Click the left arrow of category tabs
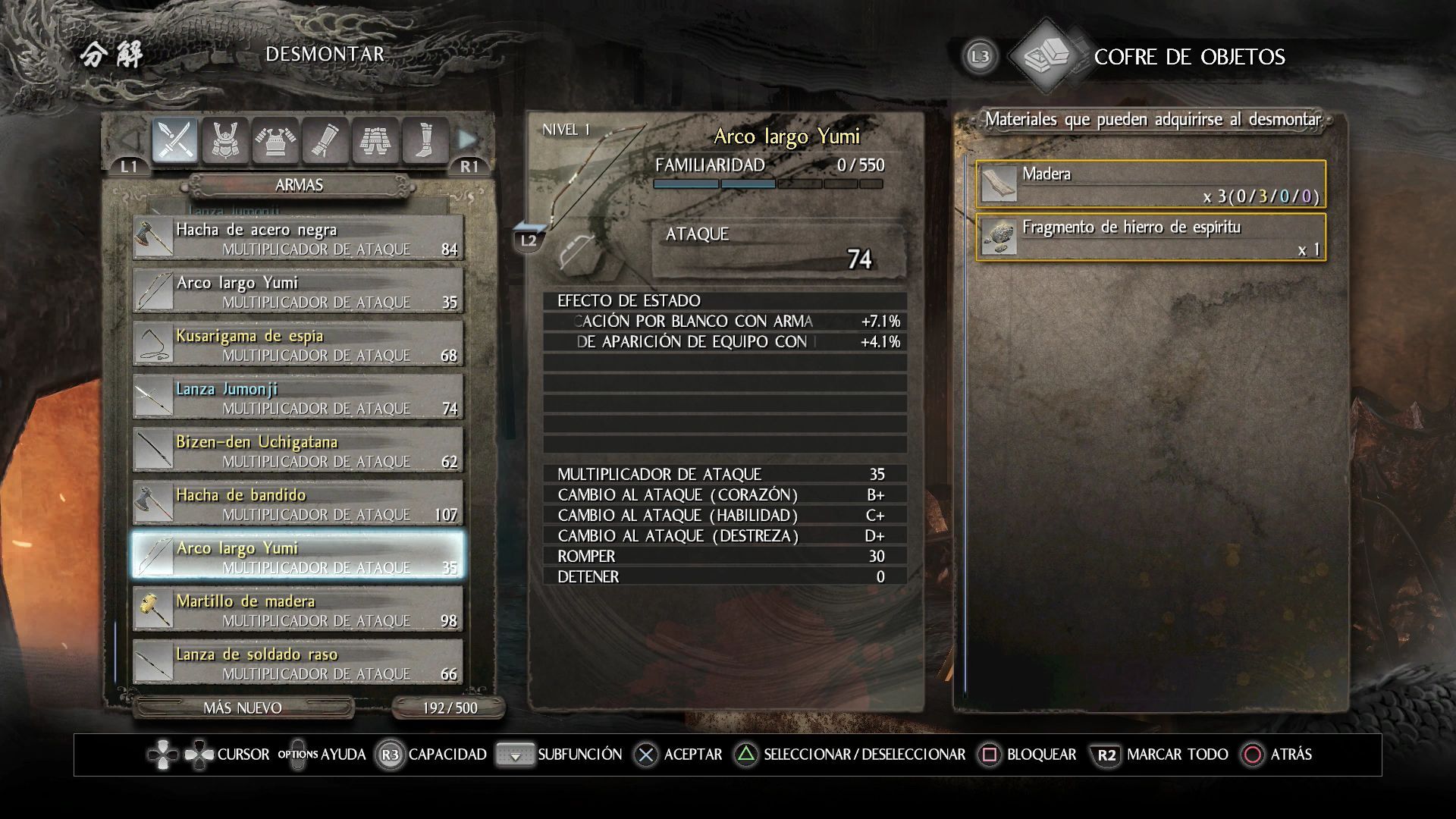Image resolution: width=1456 pixels, height=819 pixels. 130,140
